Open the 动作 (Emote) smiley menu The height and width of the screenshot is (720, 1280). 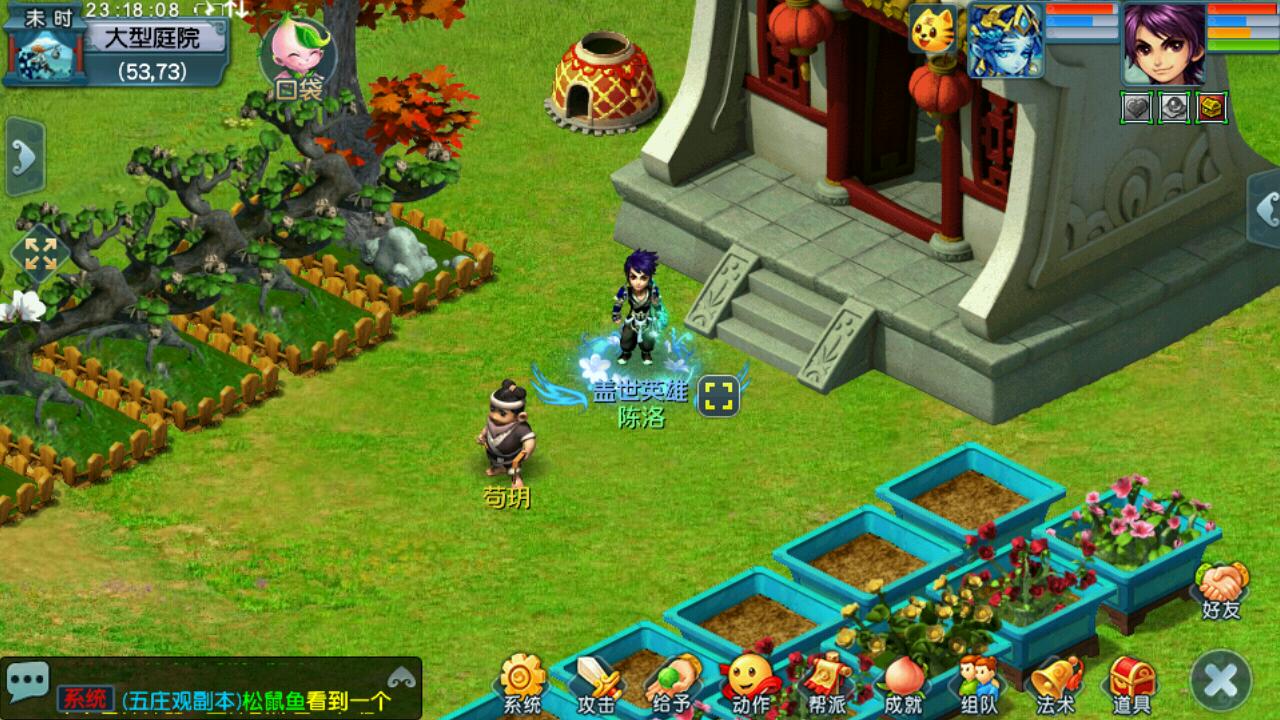(750, 685)
